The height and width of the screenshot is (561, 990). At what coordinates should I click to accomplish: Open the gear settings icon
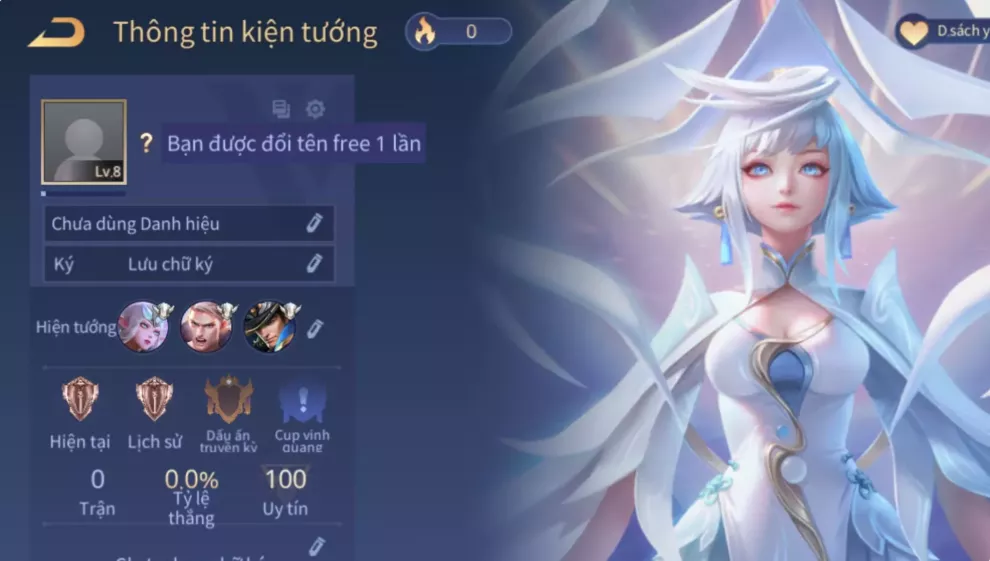click(x=315, y=109)
